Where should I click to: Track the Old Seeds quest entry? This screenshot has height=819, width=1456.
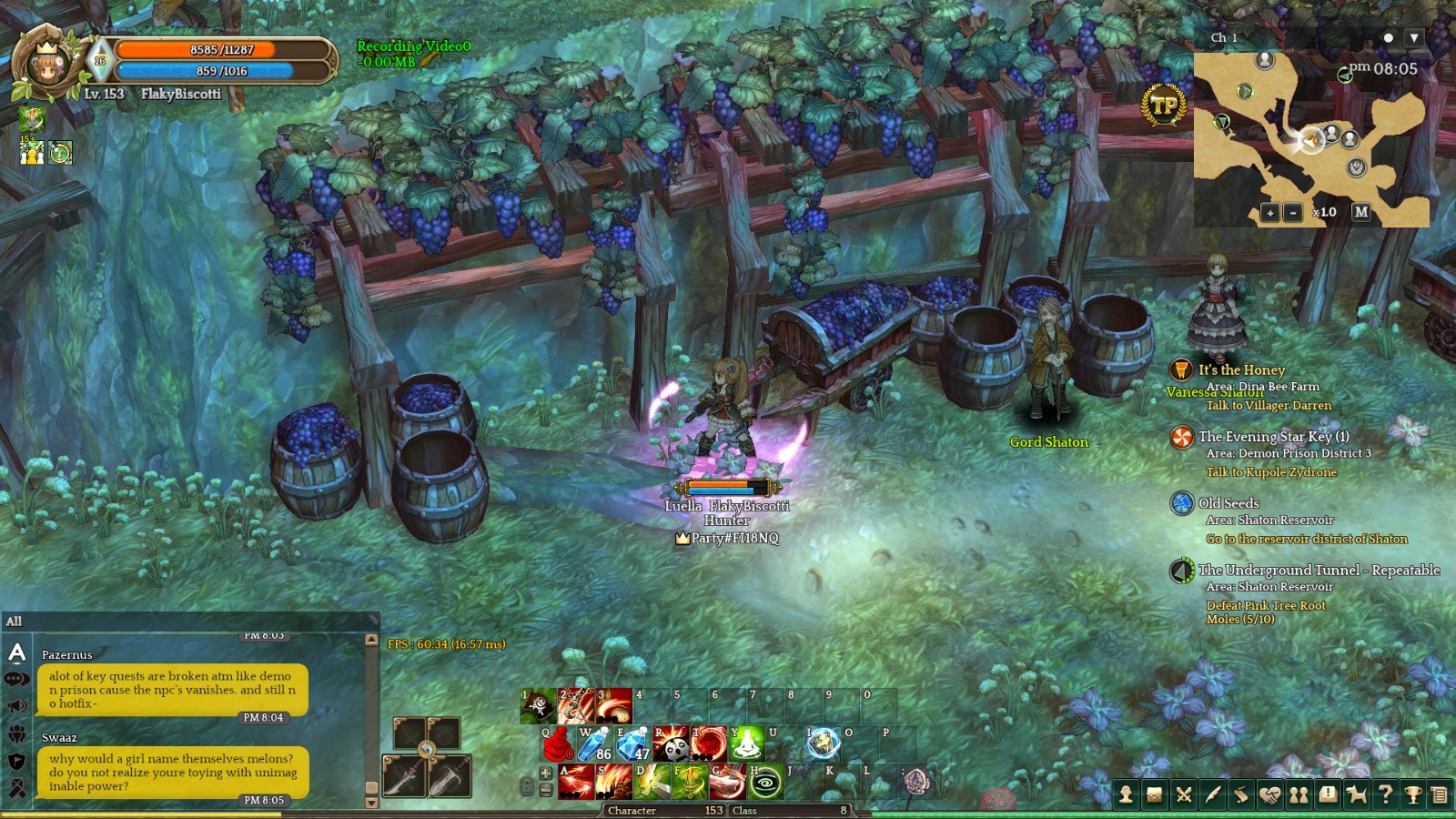point(1228,503)
